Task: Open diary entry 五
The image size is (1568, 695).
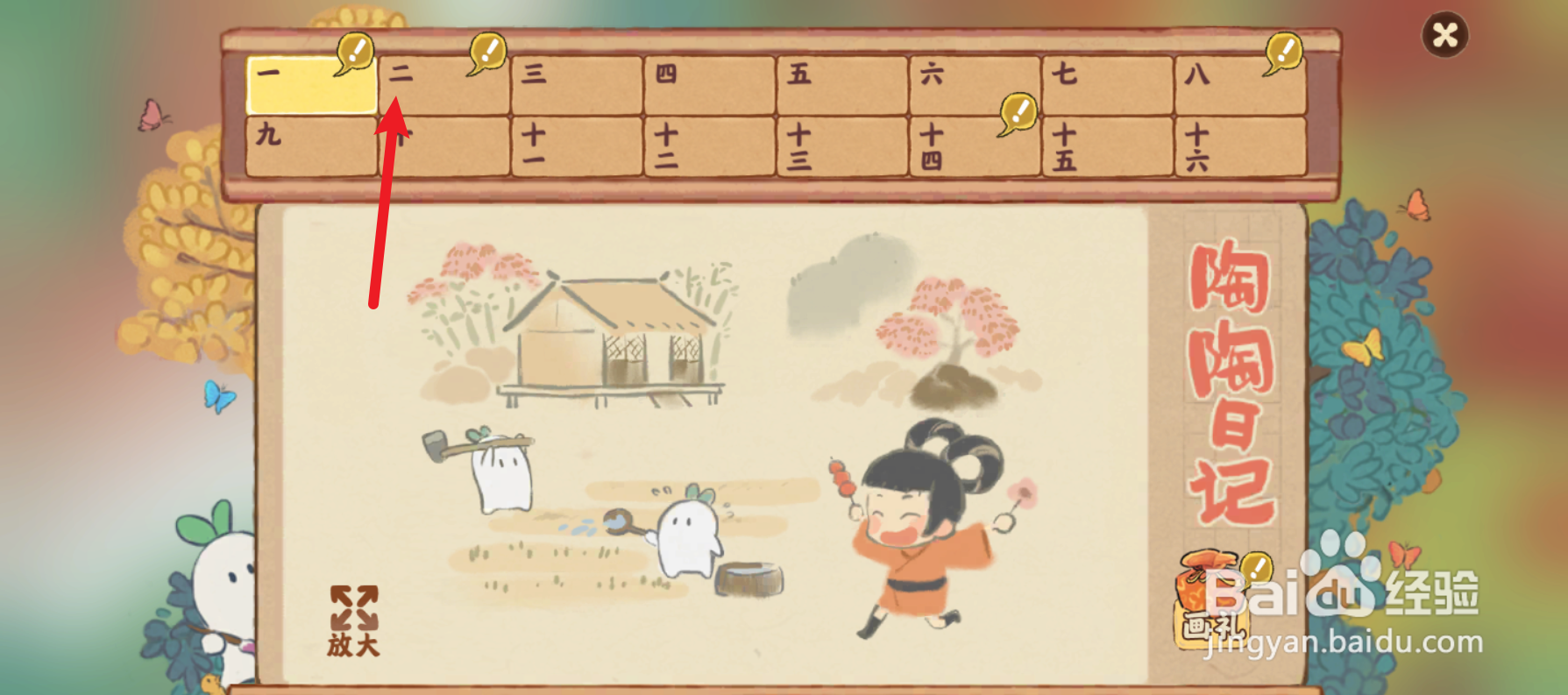Action: (840, 83)
